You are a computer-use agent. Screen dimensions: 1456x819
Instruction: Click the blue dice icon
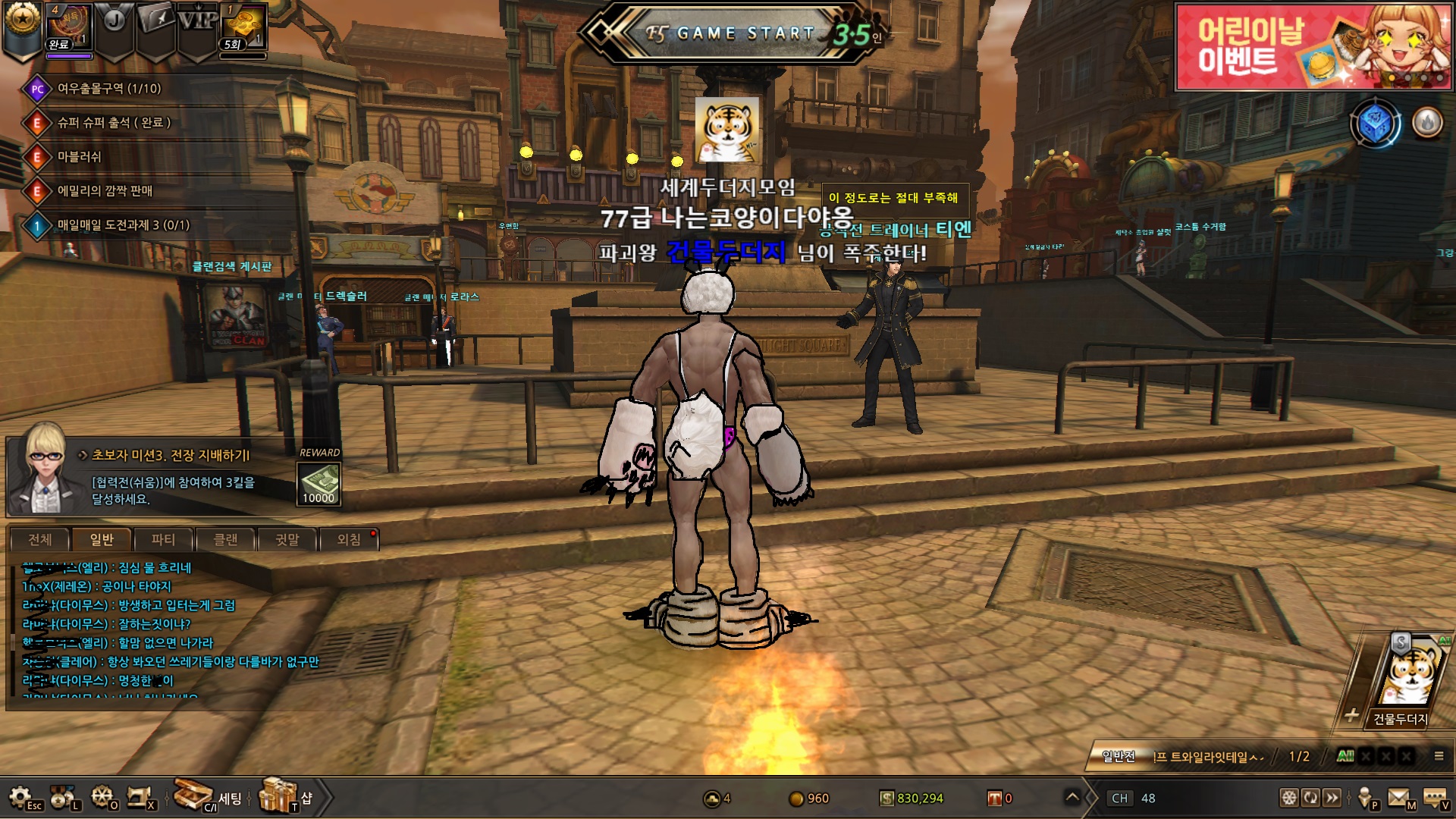point(1376,123)
